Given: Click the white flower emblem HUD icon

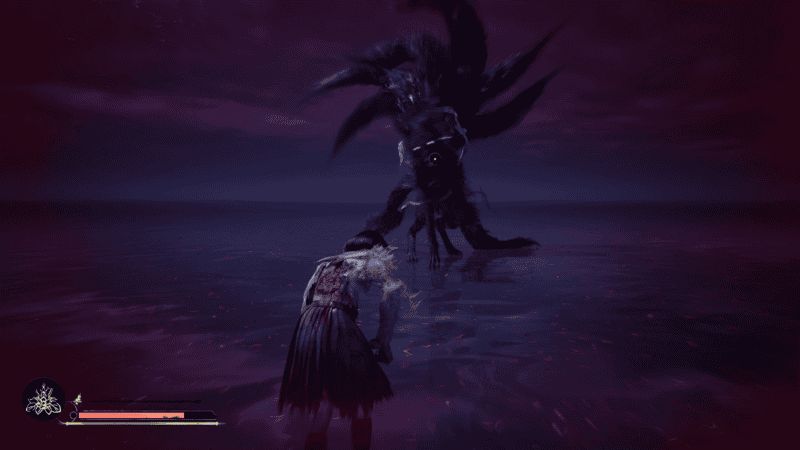Looking at the screenshot, I should pos(43,401).
